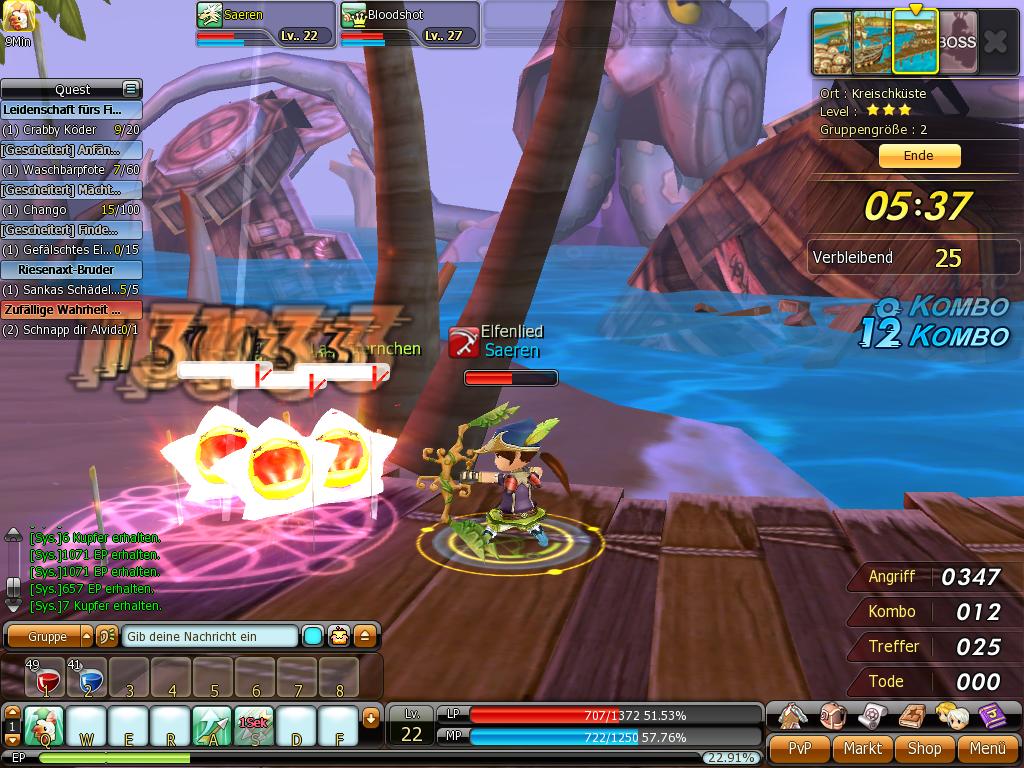Open the Menü button
Viewport: 1024px width, 768px height.
coord(986,748)
